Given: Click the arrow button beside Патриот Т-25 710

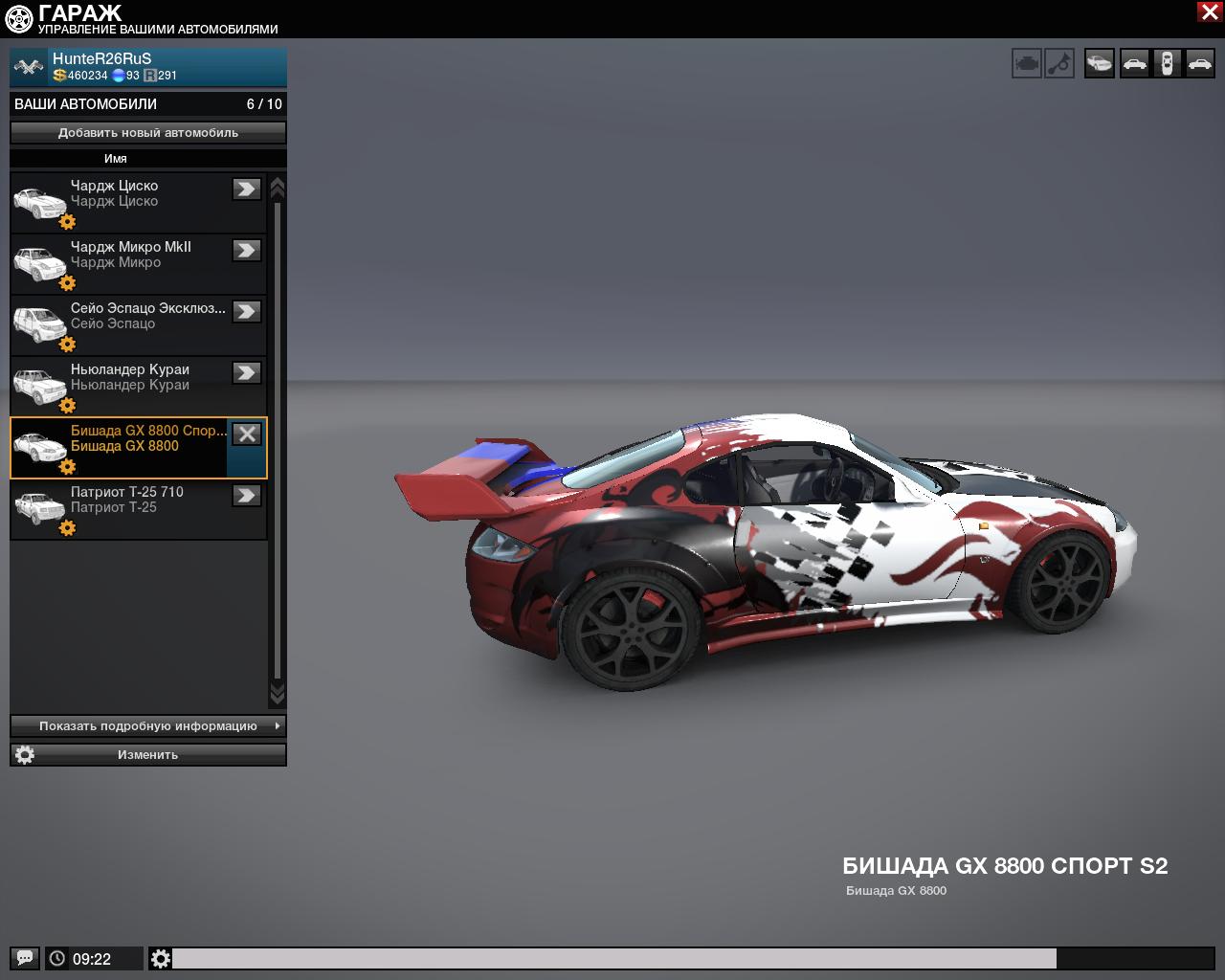Looking at the screenshot, I should [247, 495].
